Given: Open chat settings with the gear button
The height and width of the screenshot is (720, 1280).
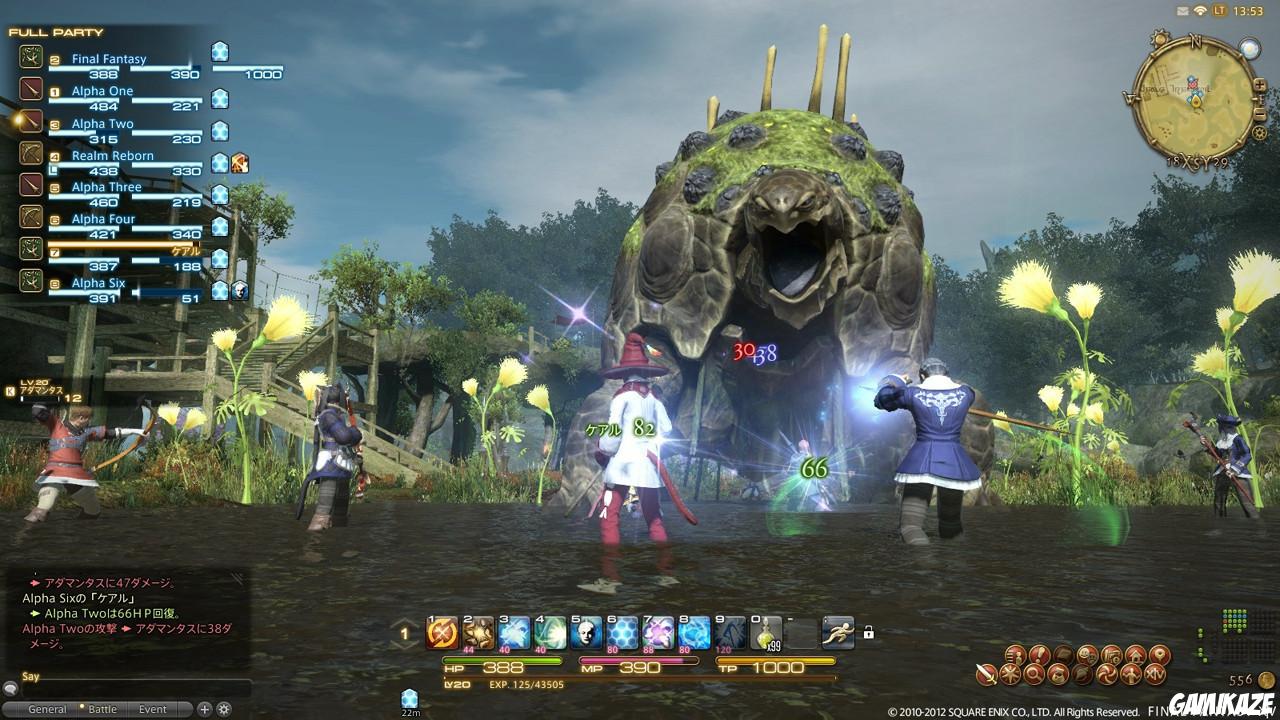Looking at the screenshot, I should [222, 708].
